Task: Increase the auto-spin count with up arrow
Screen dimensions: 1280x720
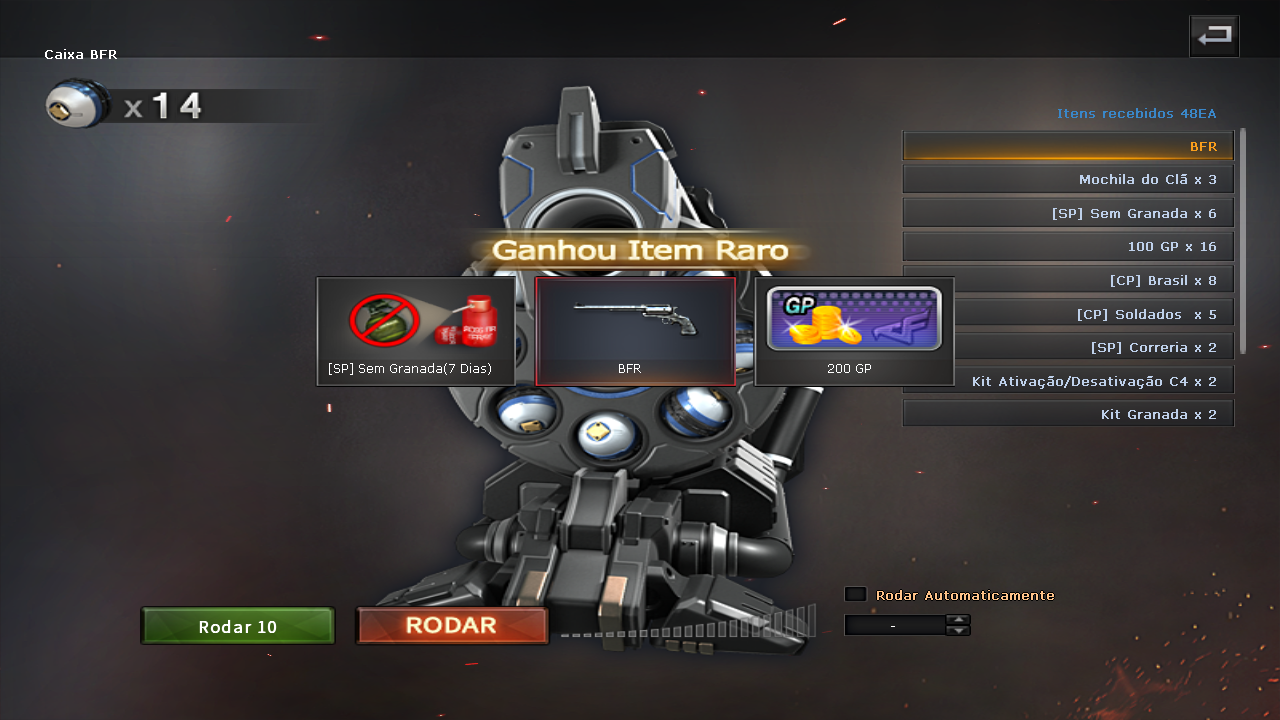Action: 958,619
